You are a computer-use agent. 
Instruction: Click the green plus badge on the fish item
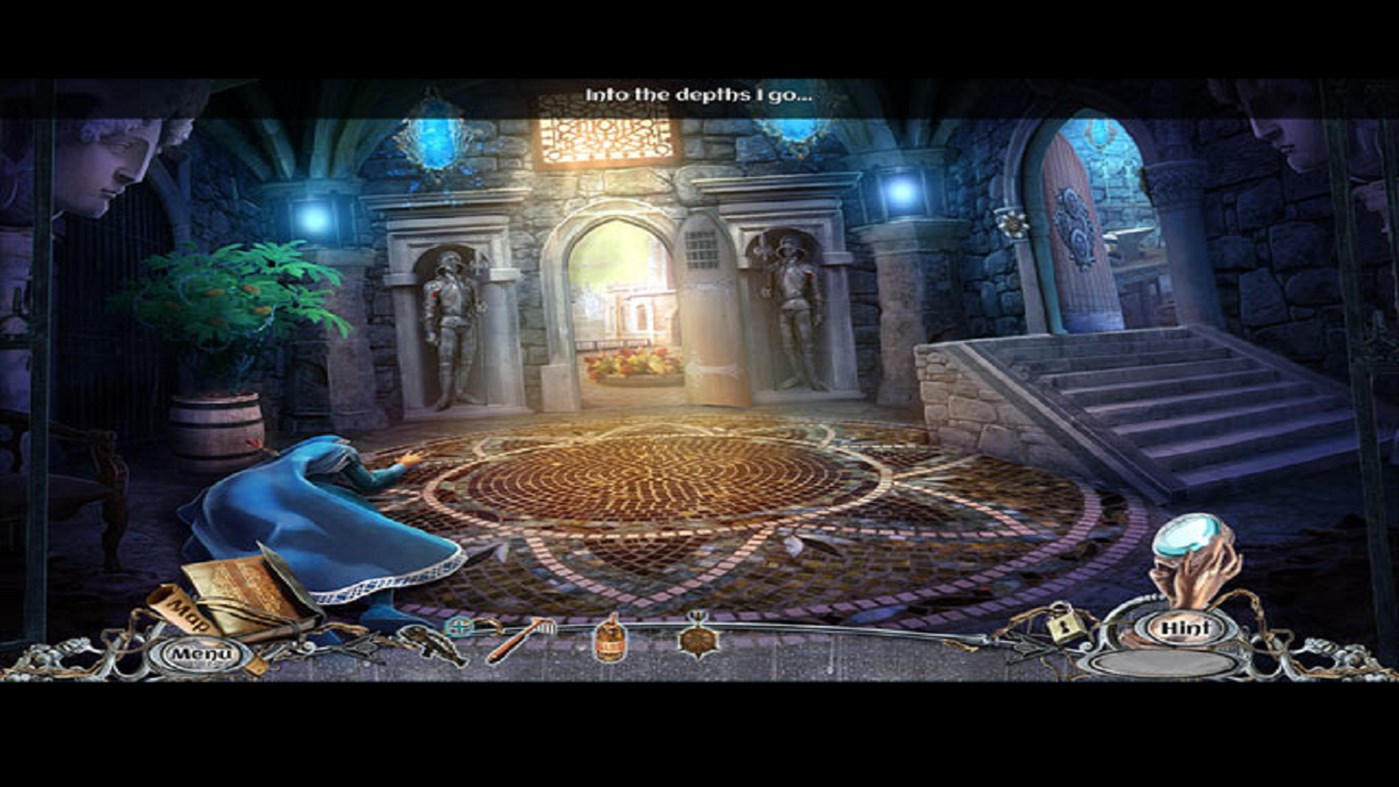pos(457,626)
